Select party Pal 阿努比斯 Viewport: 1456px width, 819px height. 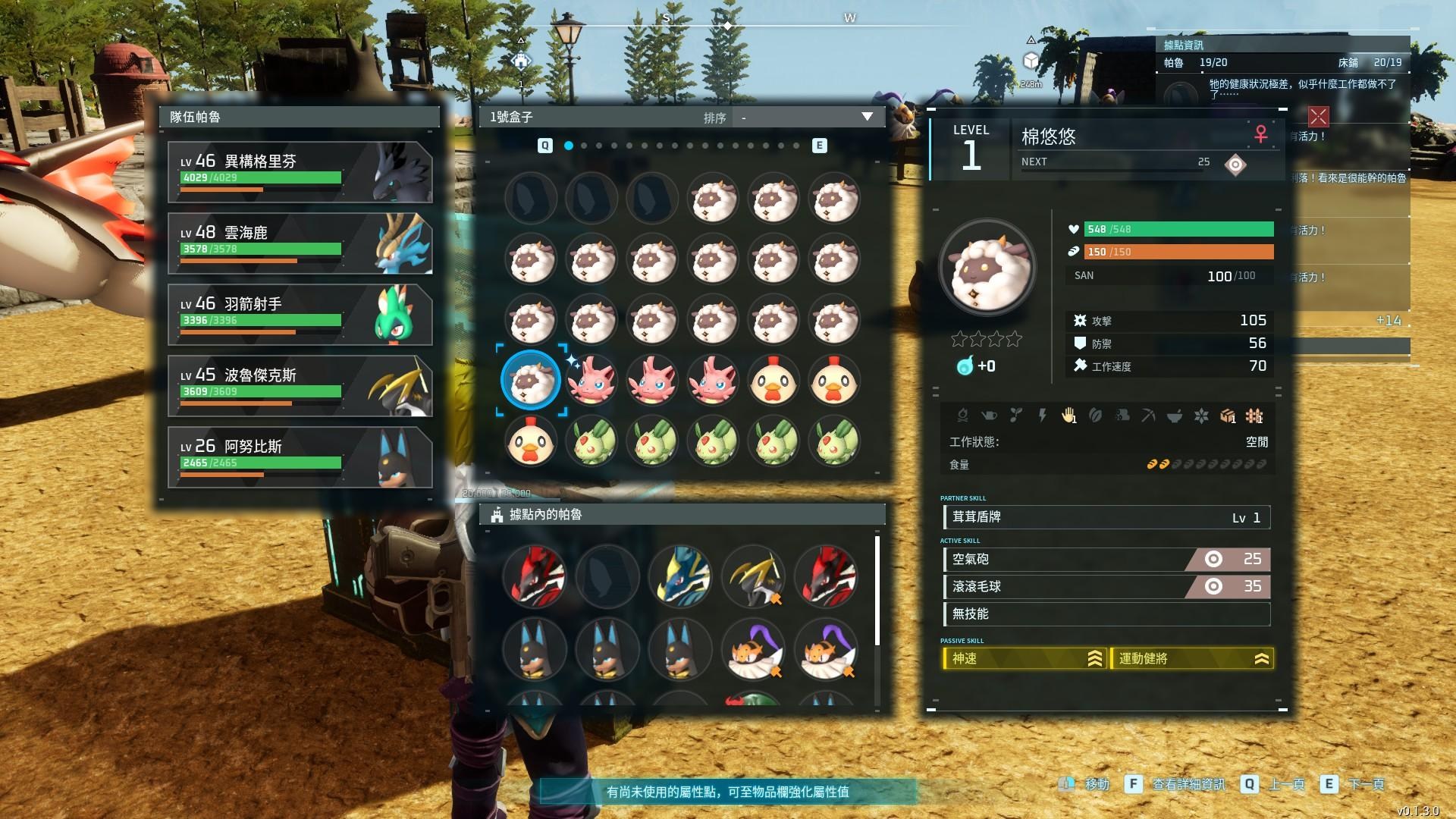(x=300, y=457)
